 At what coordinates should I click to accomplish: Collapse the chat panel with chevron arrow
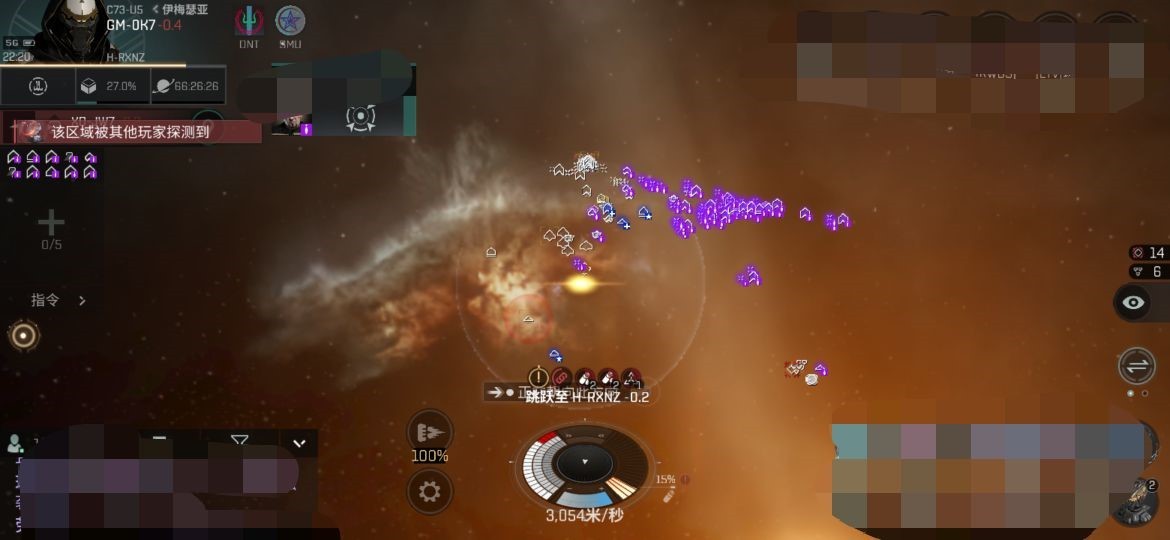click(299, 442)
